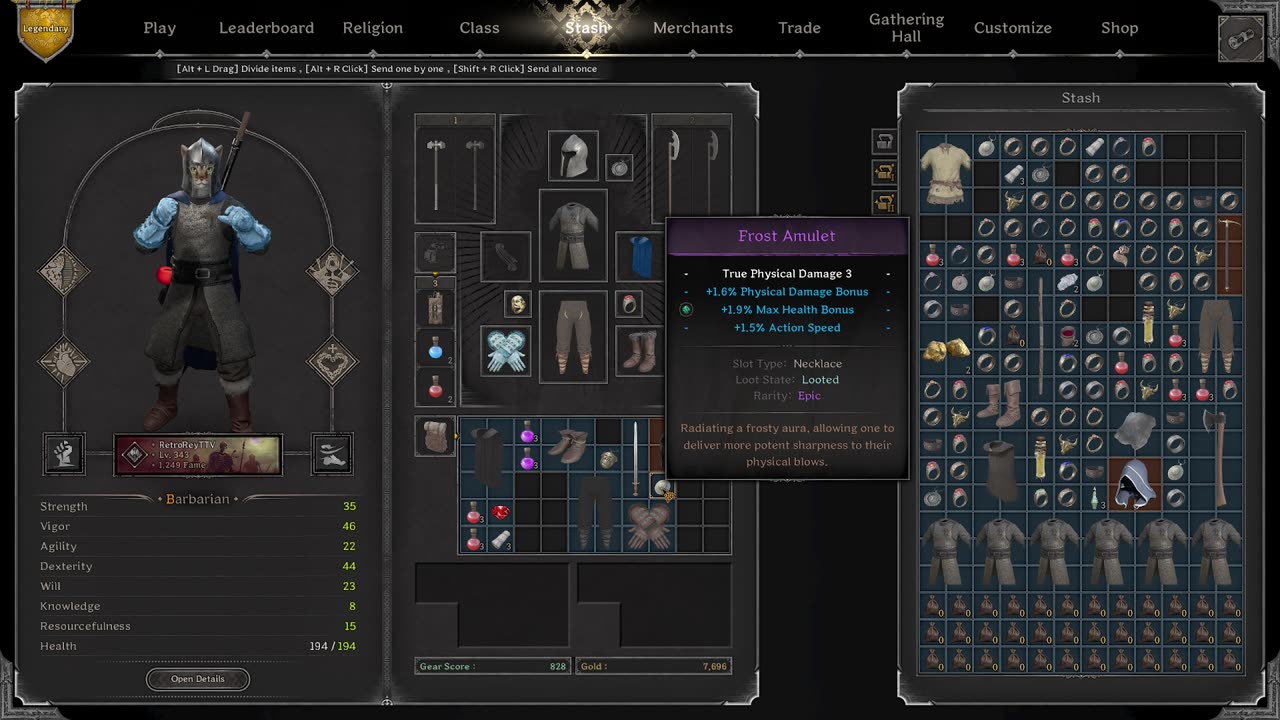1280x720 pixels.
Task: Select the Customize tab
Action: [1012, 28]
